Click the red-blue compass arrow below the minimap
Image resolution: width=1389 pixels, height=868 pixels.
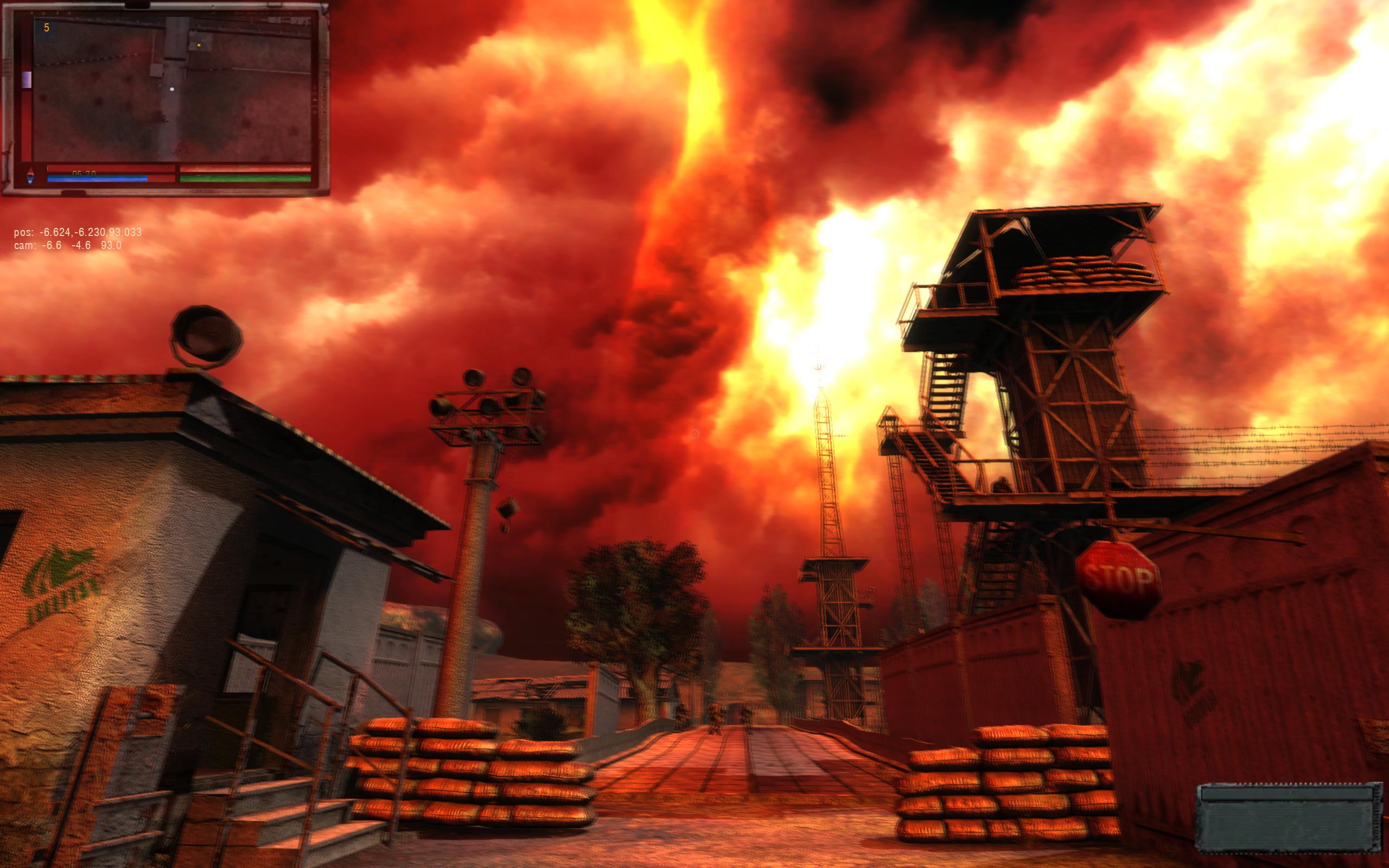pyautogui.click(x=30, y=176)
